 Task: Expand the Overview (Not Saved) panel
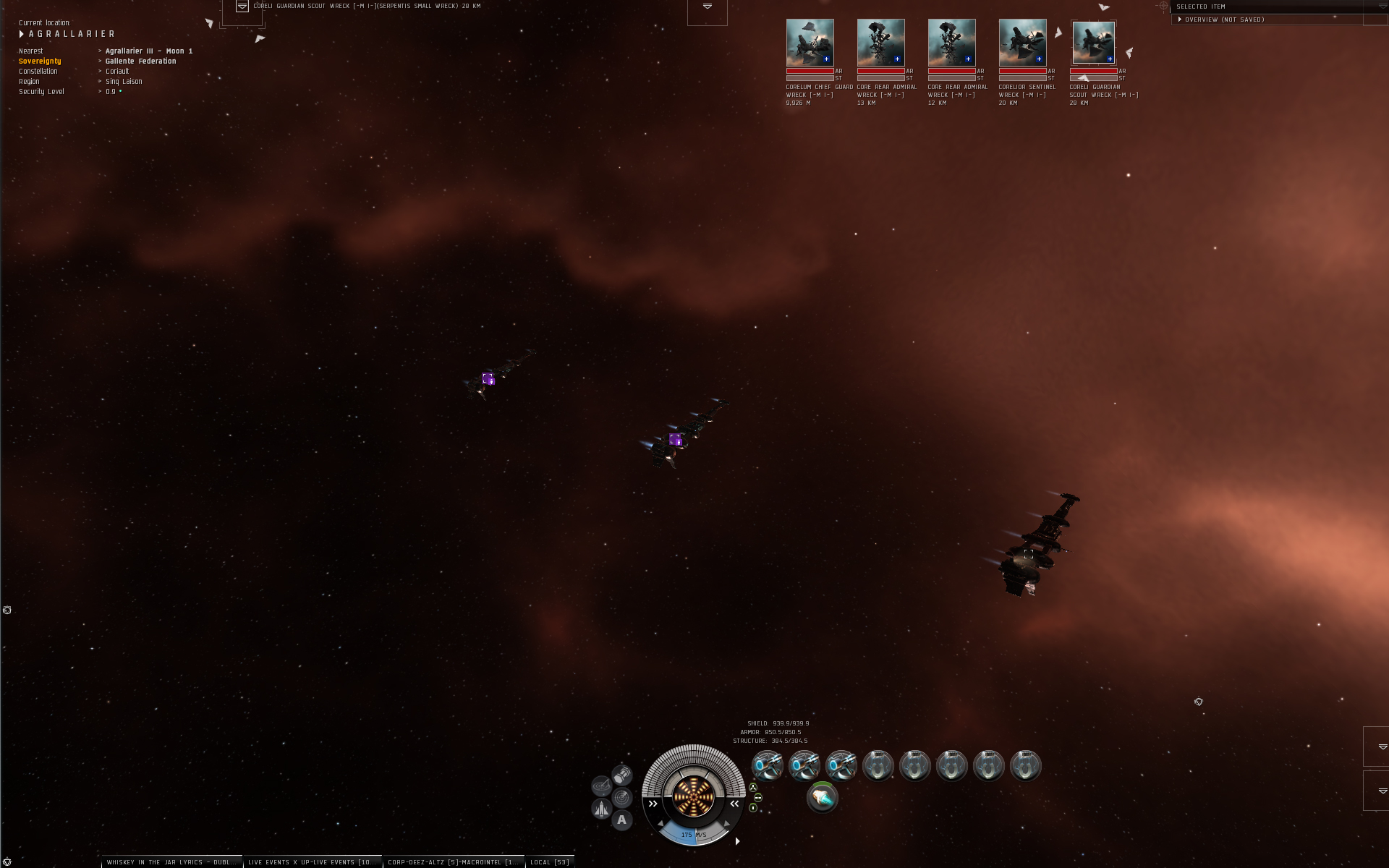point(1180,20)
